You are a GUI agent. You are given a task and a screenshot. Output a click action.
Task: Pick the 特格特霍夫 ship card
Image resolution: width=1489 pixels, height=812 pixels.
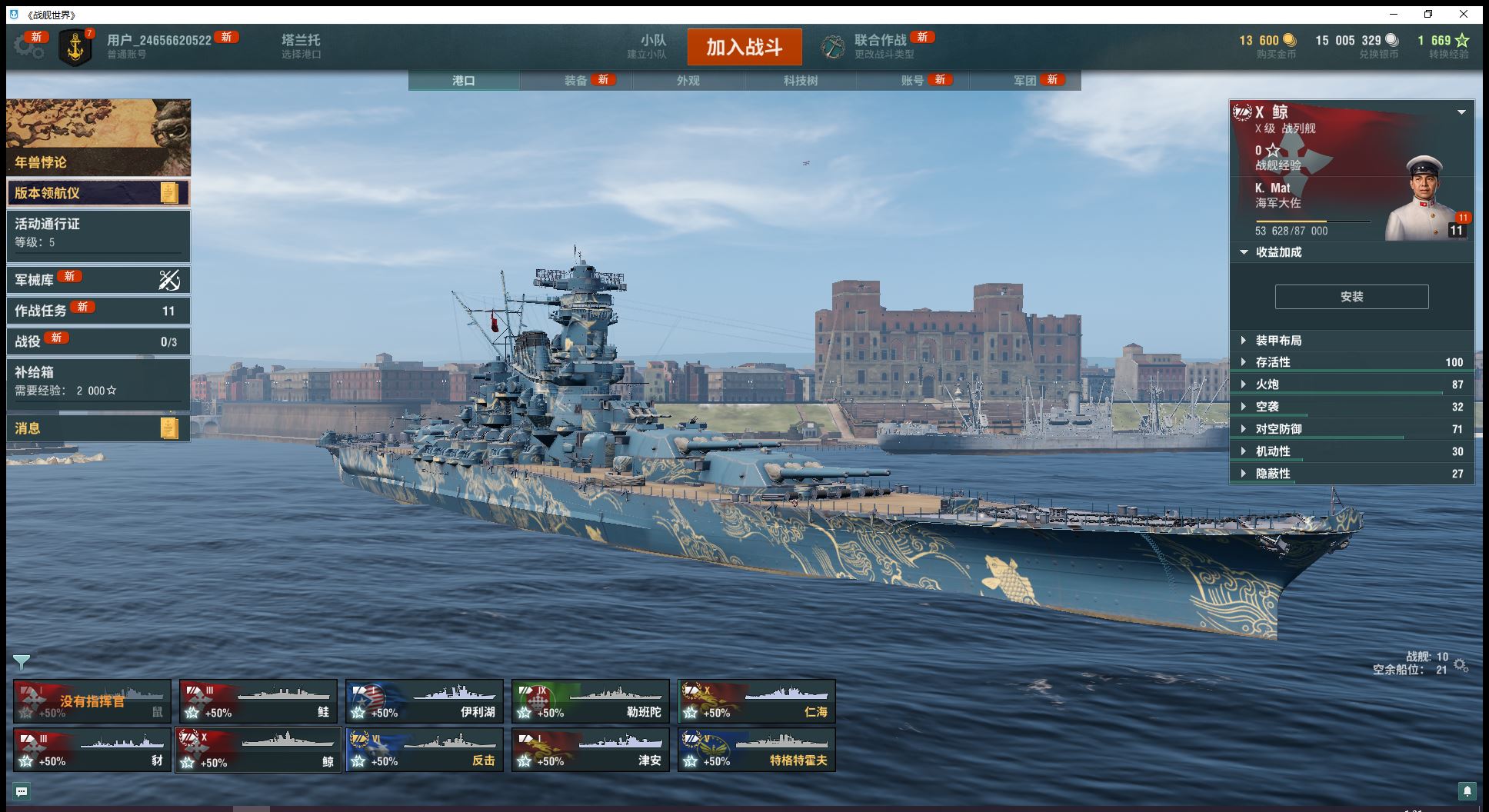coord(757,750)
